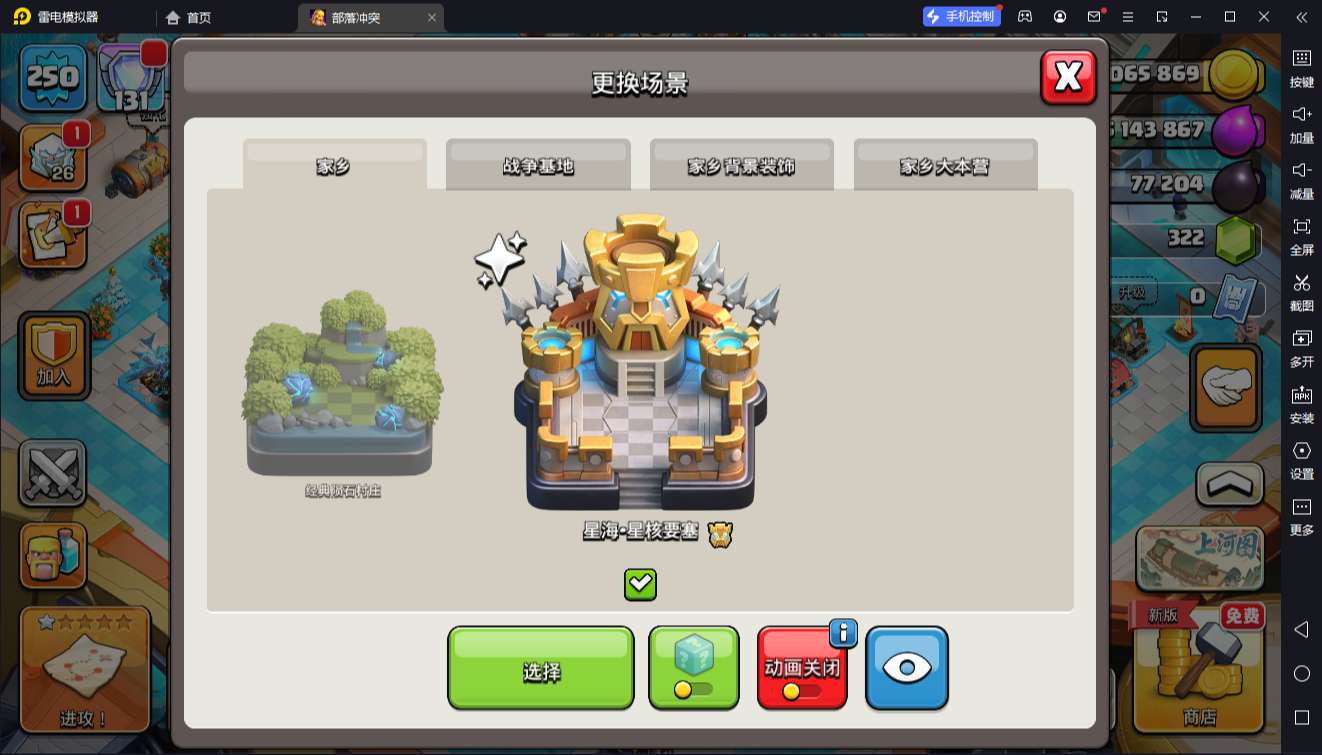Start an attack with the 进攻 button

click(x=85, y=668)
